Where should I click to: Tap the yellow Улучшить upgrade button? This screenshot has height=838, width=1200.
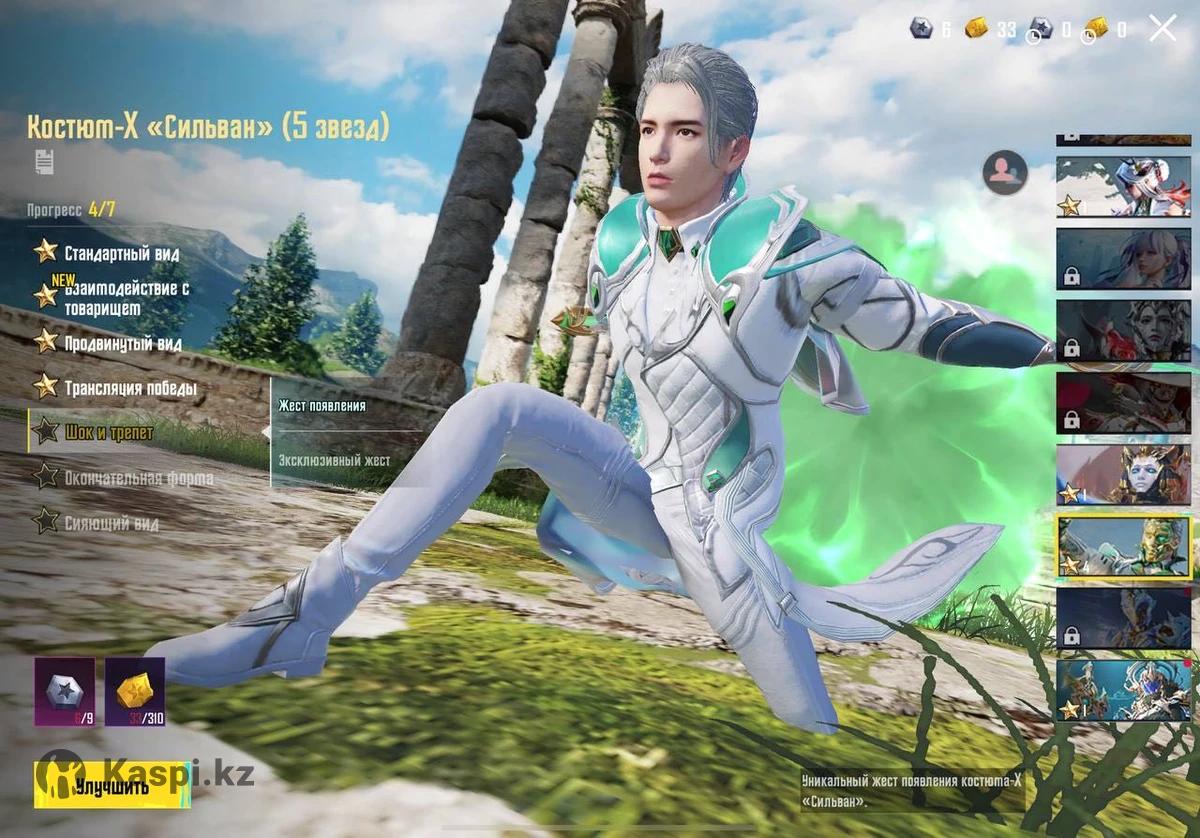coord(112,785)
